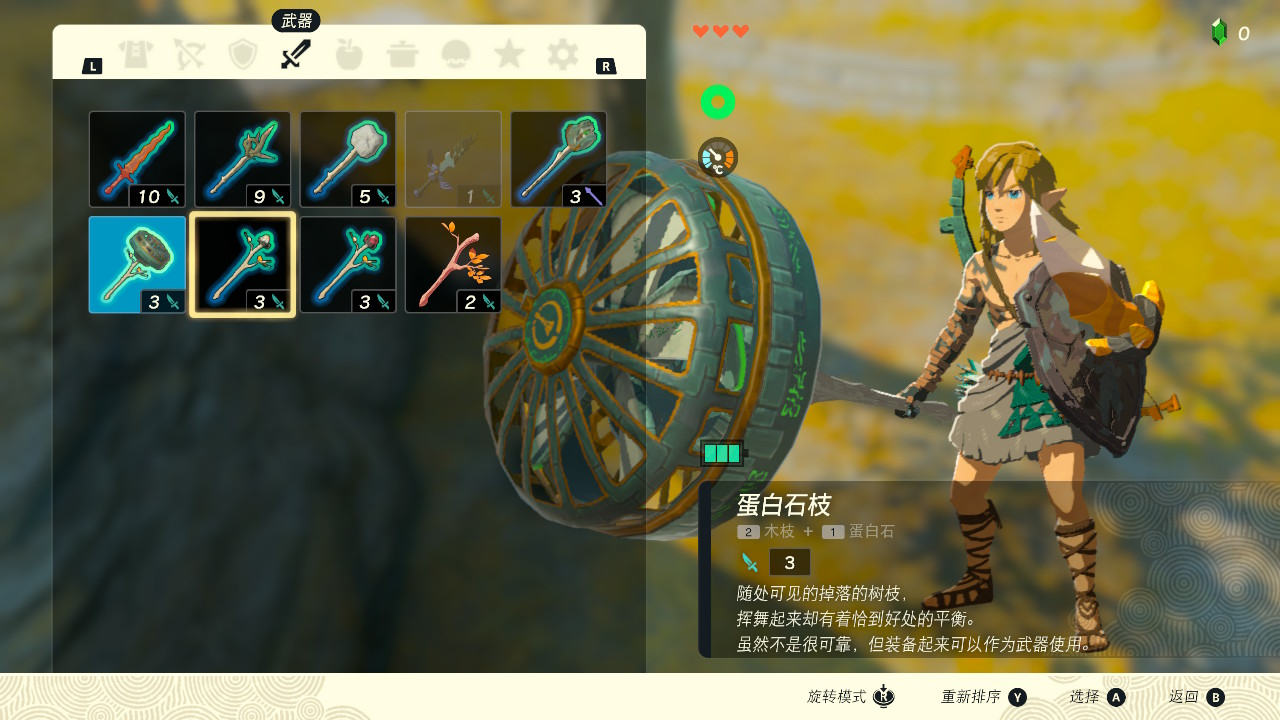Select the ruby-tipped wooden rod
1280x720 pixels.
(x=348, y=265)
